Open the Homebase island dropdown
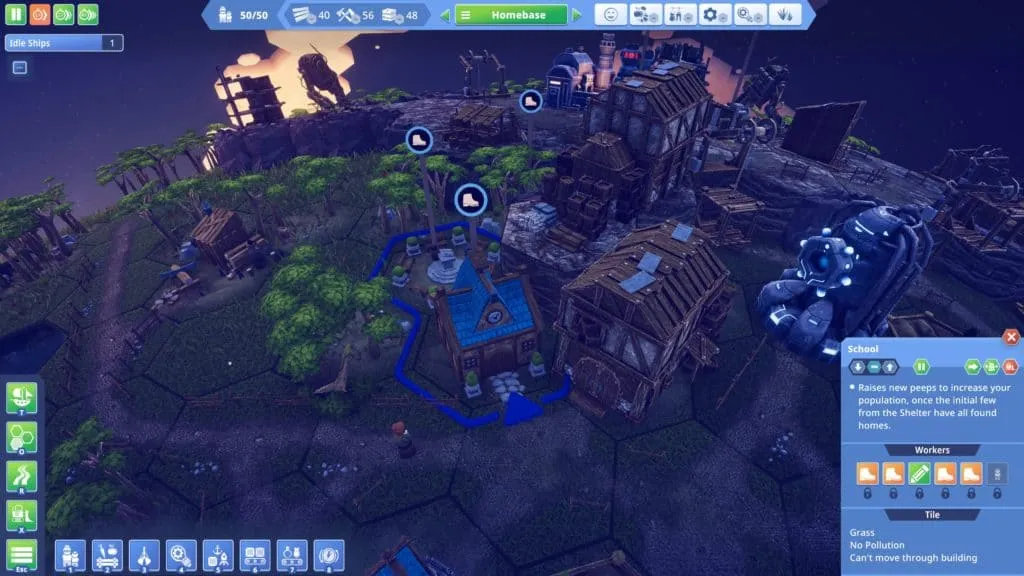The image size is (1024, 576). point(511,15)
